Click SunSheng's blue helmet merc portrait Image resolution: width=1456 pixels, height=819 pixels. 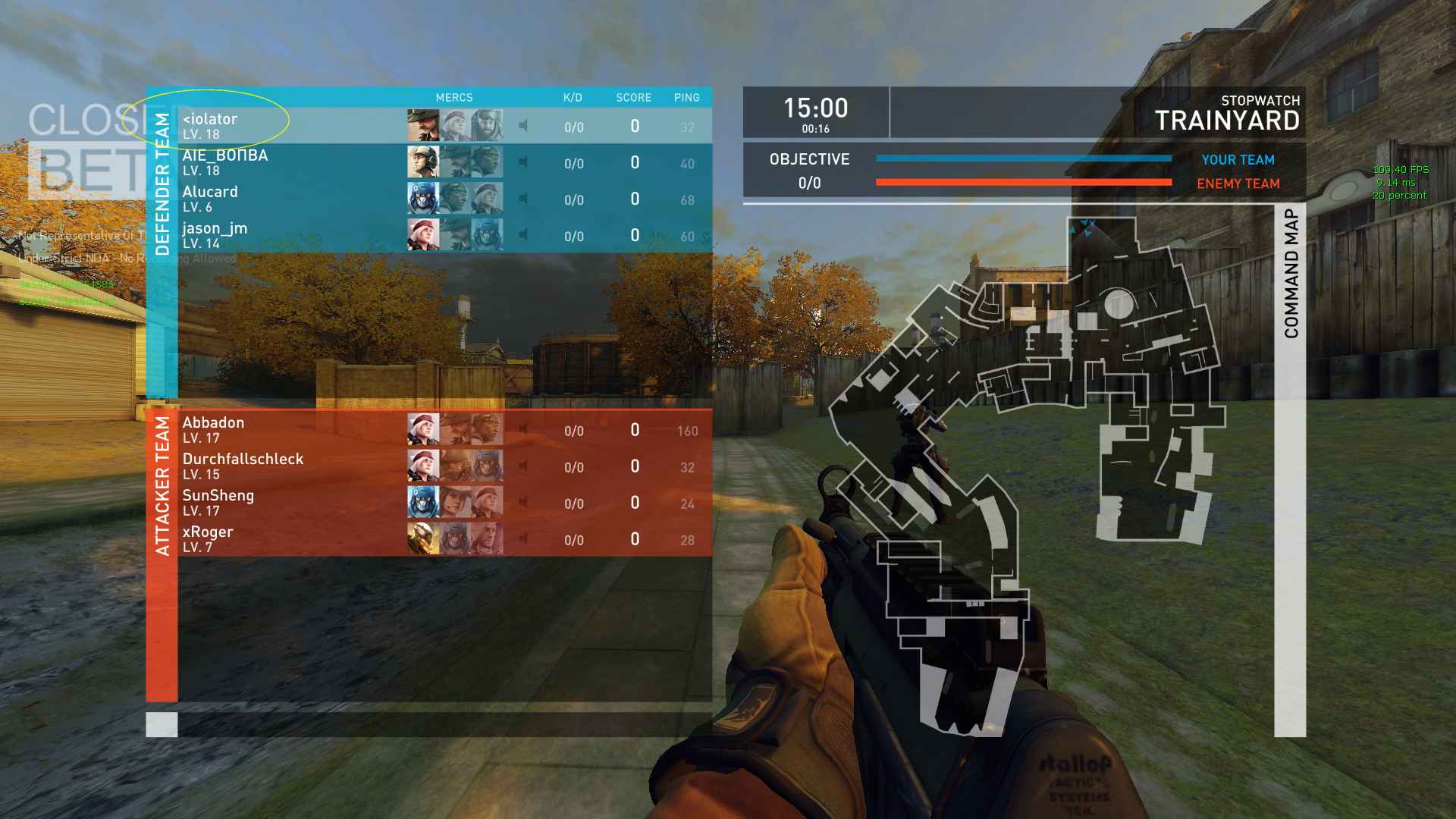pos(423,503)
